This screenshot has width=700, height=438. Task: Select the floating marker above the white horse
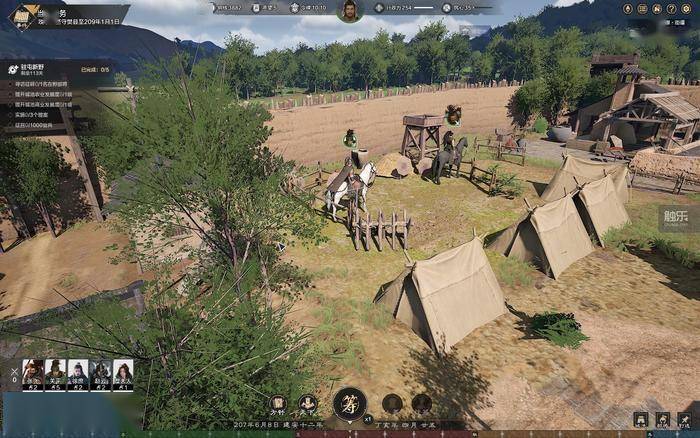[x=350, y=138]
